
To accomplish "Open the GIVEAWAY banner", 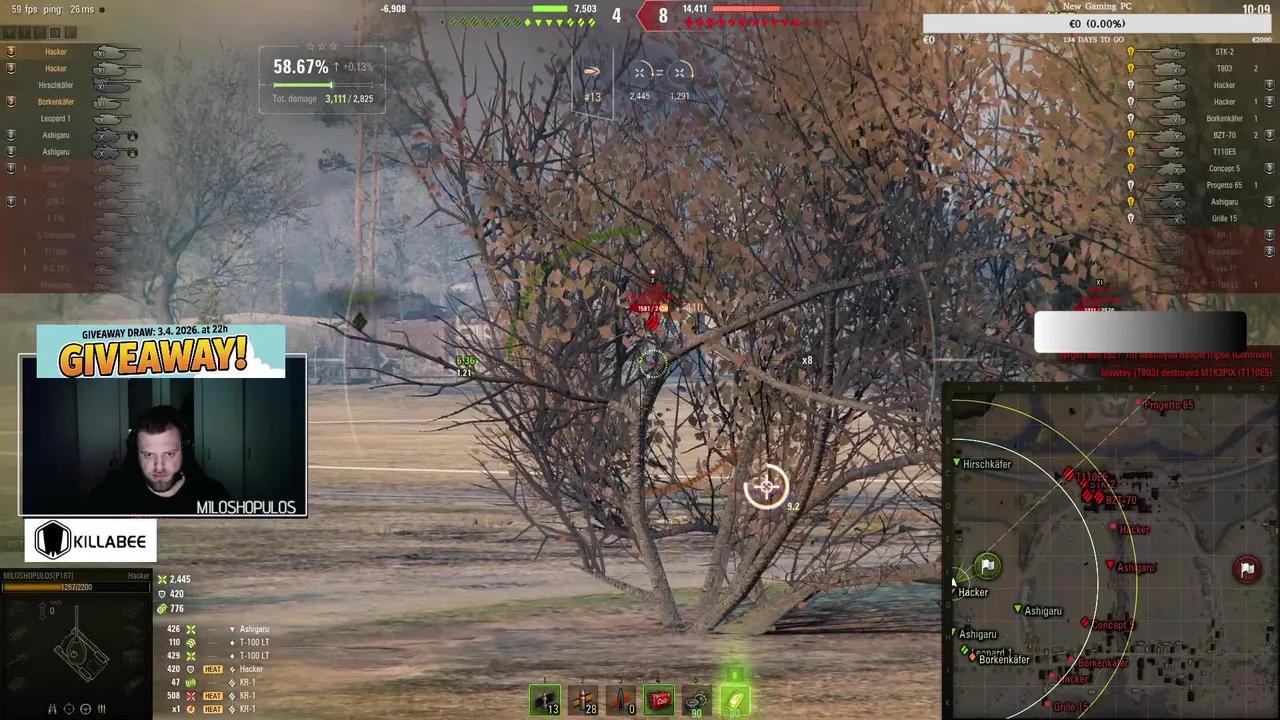I will tap(160, 352).
